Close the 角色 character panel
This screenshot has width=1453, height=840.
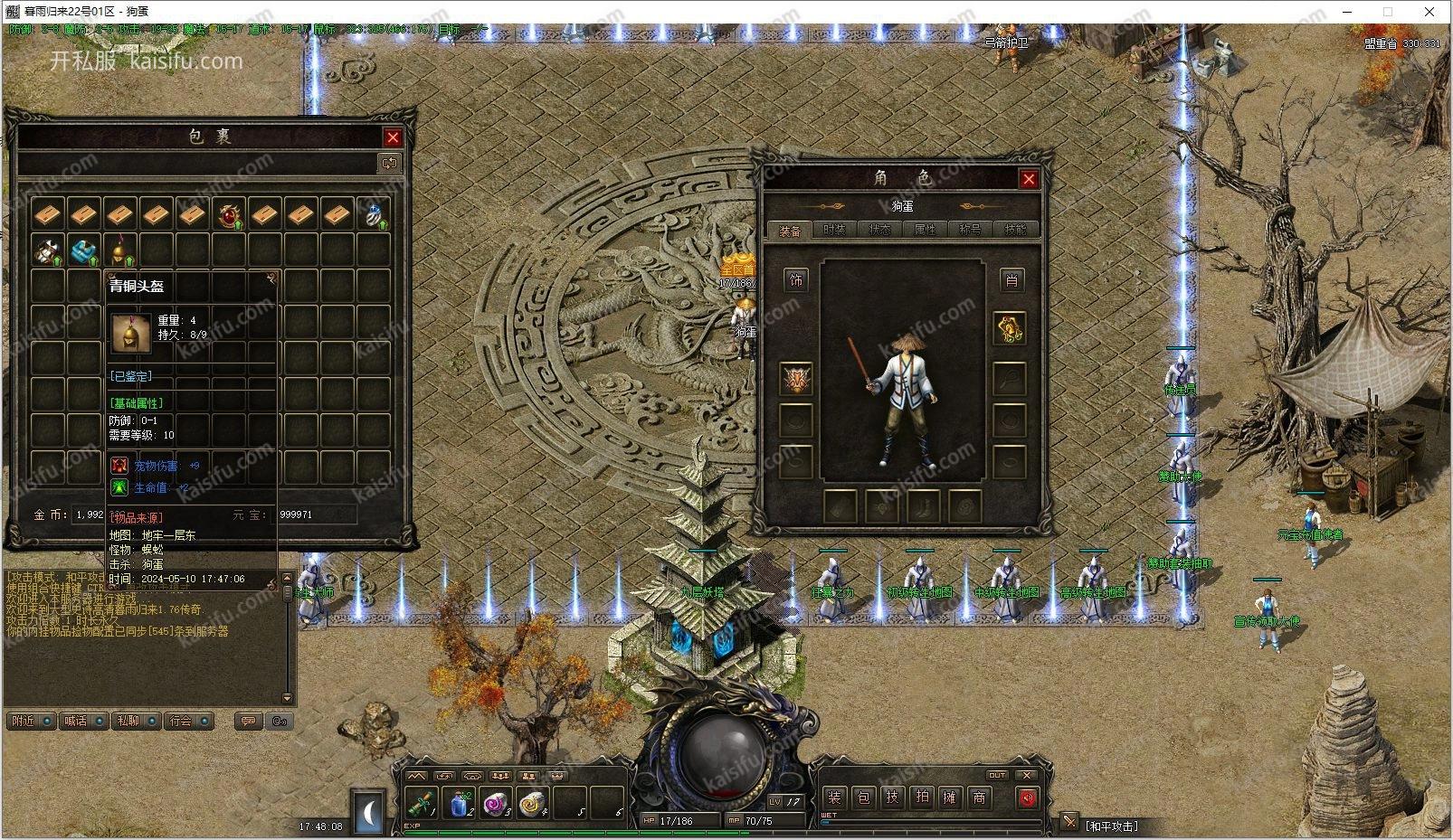coord(1029,179)
